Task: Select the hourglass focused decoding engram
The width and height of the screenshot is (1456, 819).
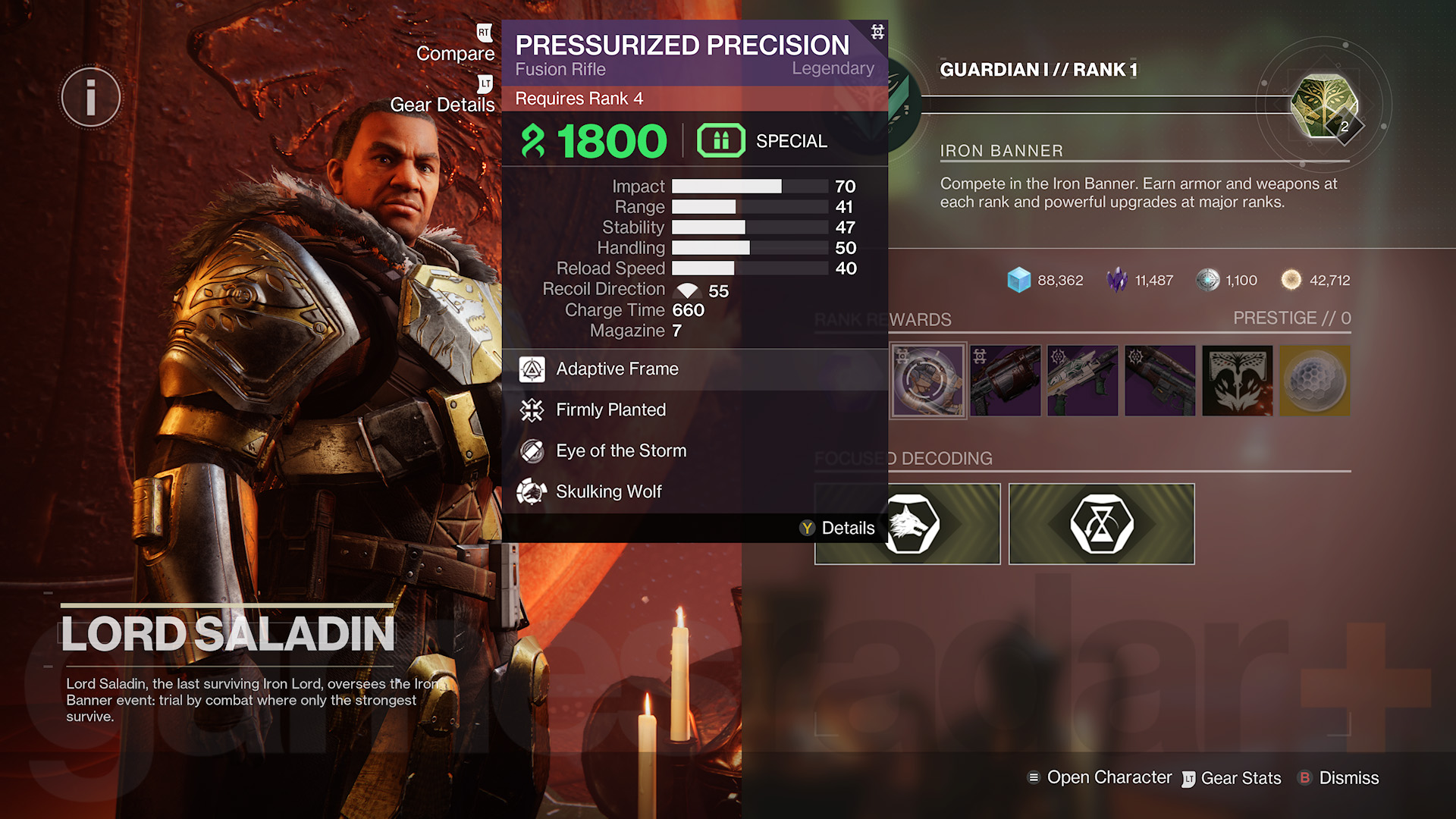Action: point(1101,524)
